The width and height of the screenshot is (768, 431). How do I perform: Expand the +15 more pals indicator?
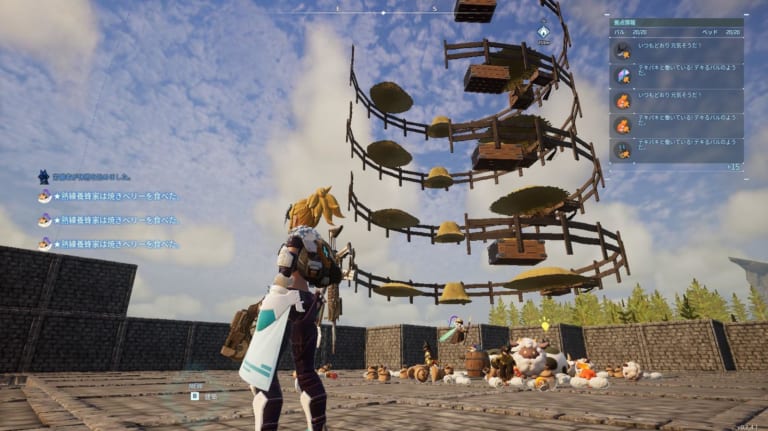coord(733,166)
